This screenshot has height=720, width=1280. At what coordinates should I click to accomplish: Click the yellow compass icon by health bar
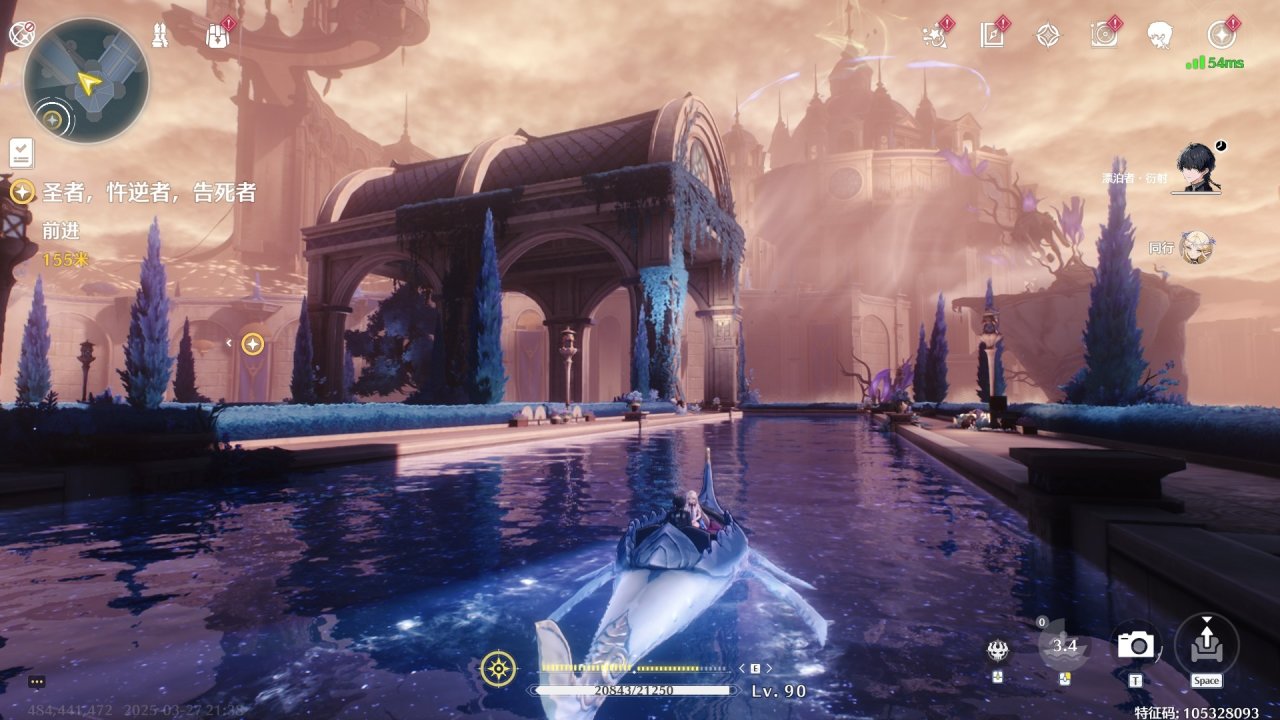(x=498, y=668)
